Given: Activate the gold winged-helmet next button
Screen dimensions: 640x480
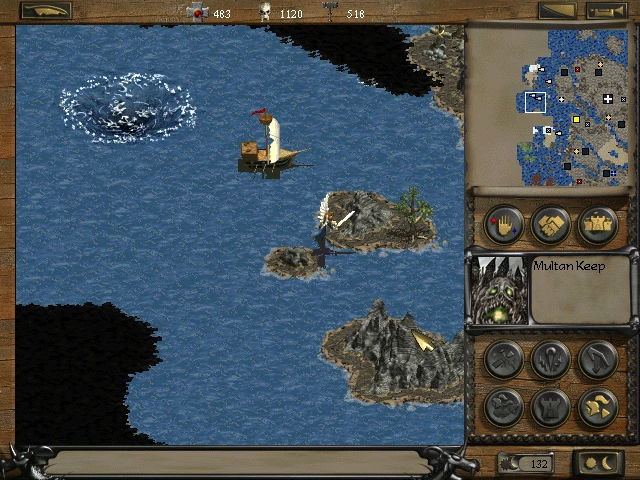Looking at the screenshot, I should pyautogui.click(x=597, y=407).
